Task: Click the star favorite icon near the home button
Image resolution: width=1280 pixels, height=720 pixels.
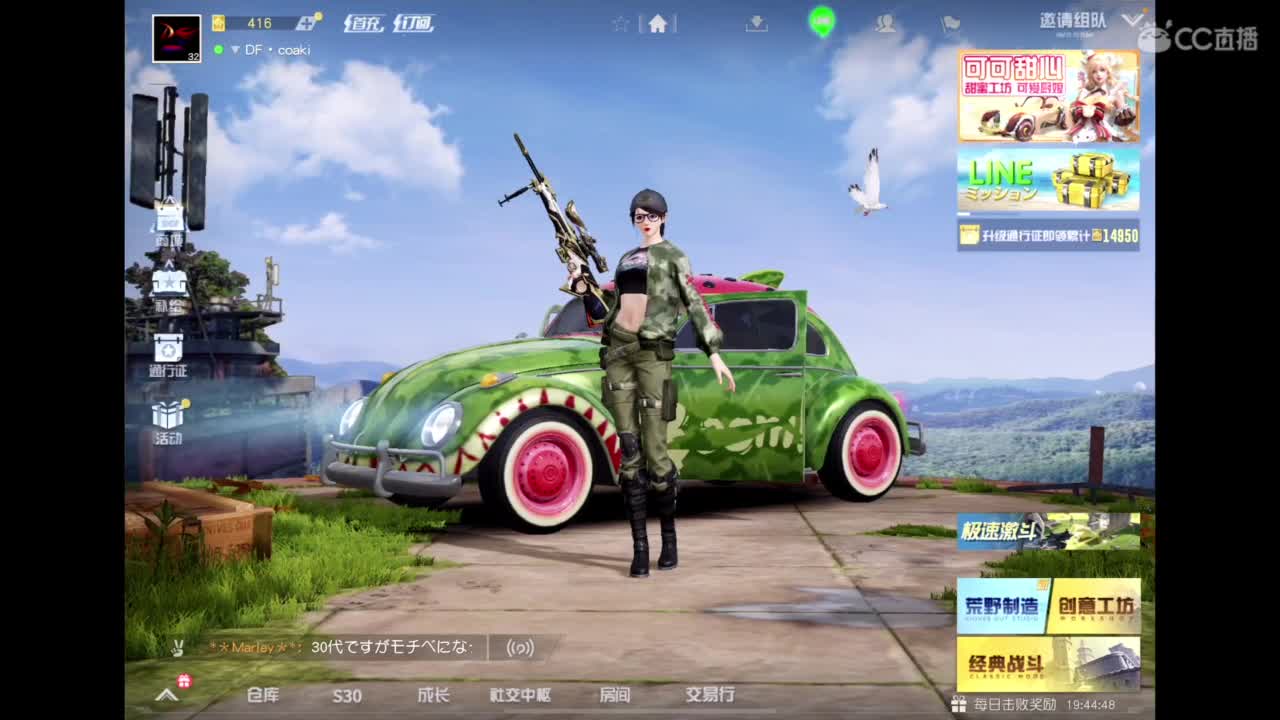Action: 620,22
